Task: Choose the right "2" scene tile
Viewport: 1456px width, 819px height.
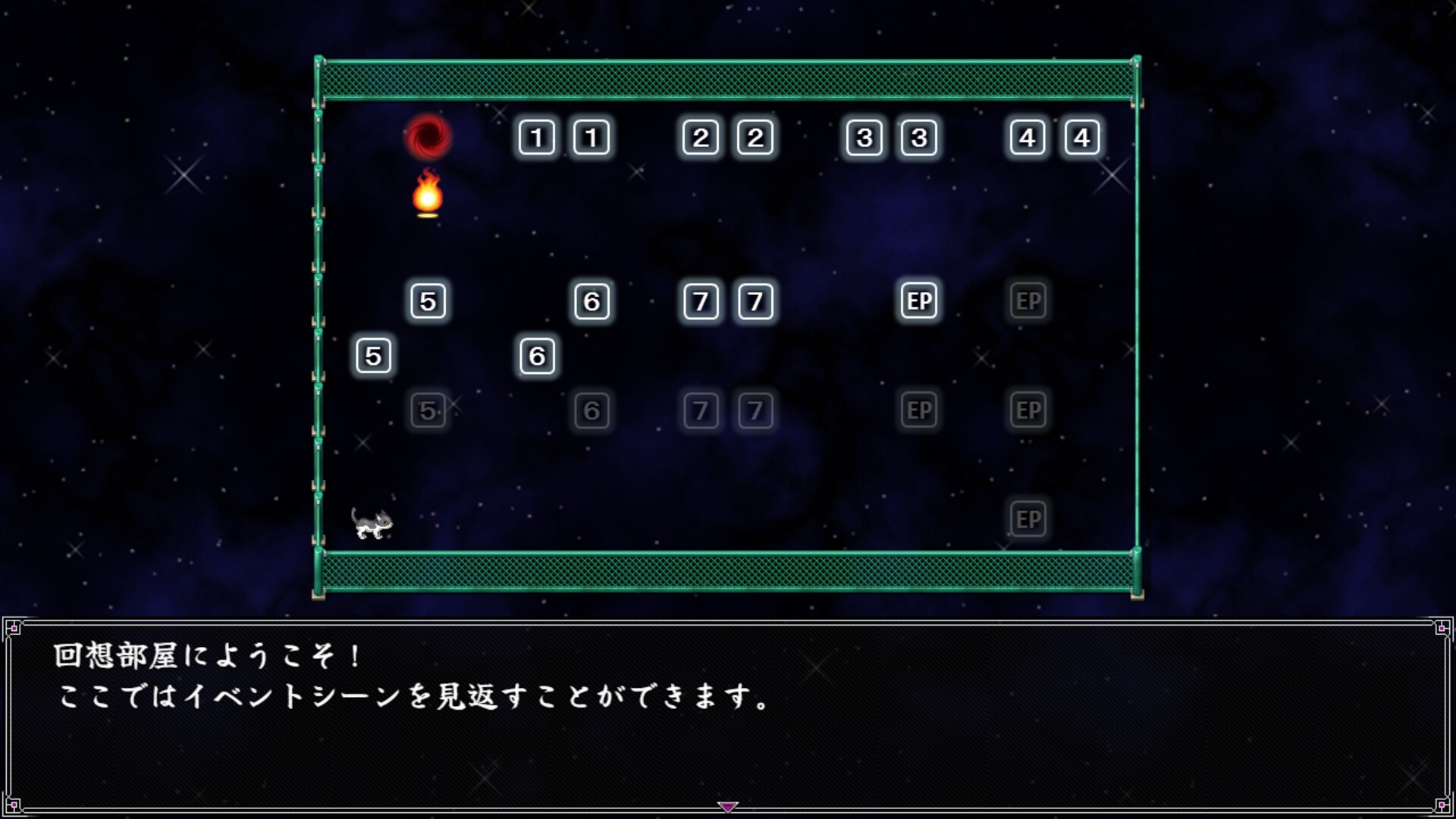Action: coord(755,137)
